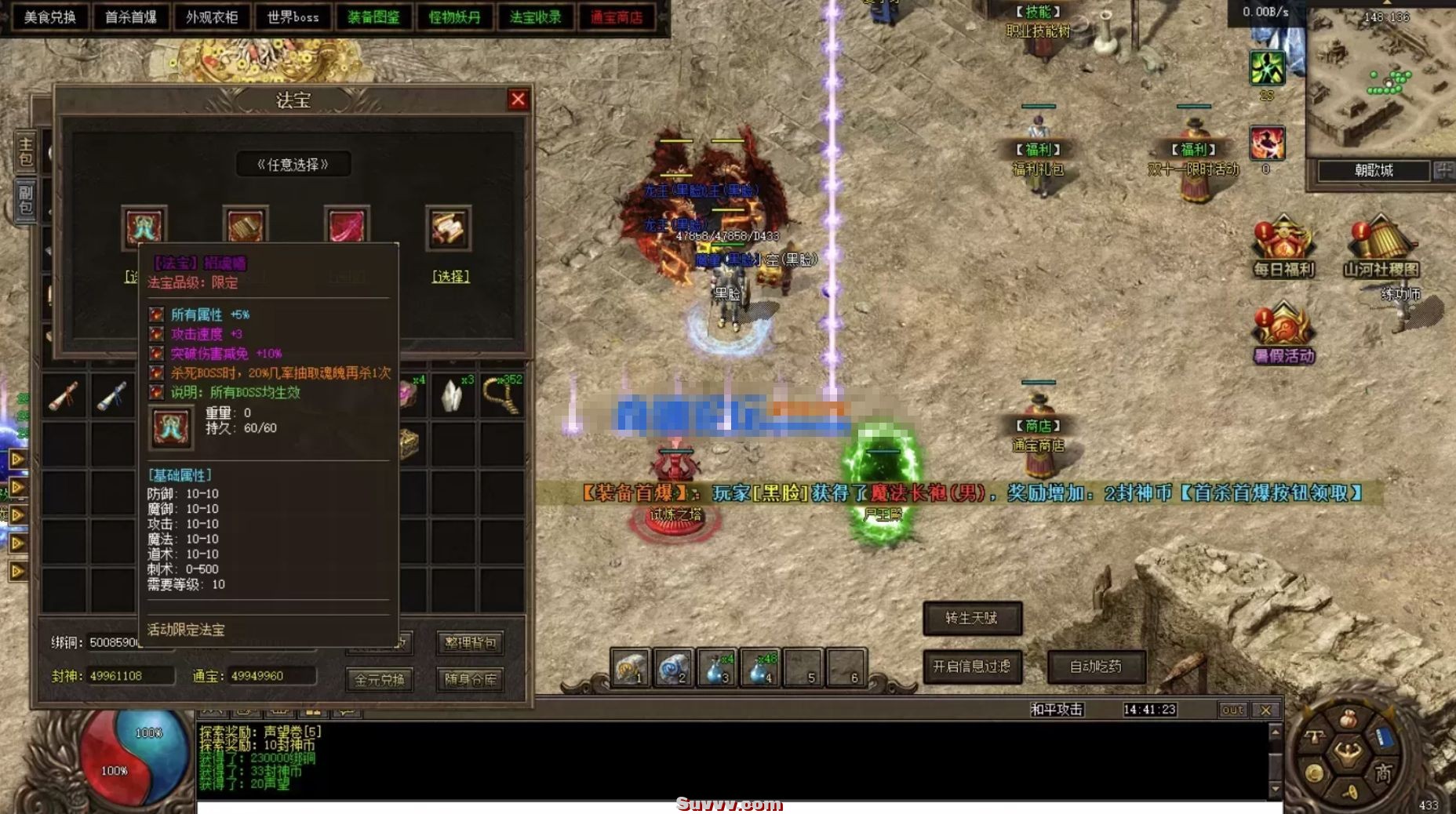
Task: Click the 金元兑换 exchange button
Action: click(x=380, y=680)
